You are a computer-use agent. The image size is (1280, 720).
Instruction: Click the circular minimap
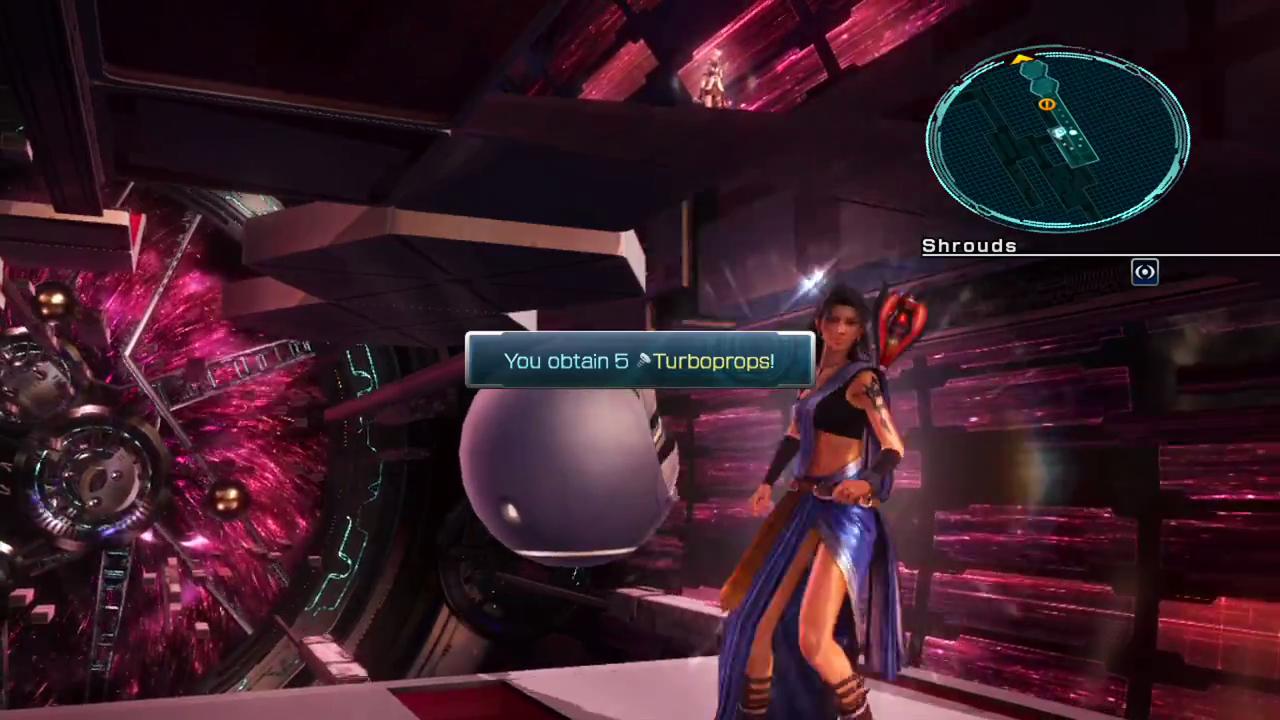(x=1057, y=140)
